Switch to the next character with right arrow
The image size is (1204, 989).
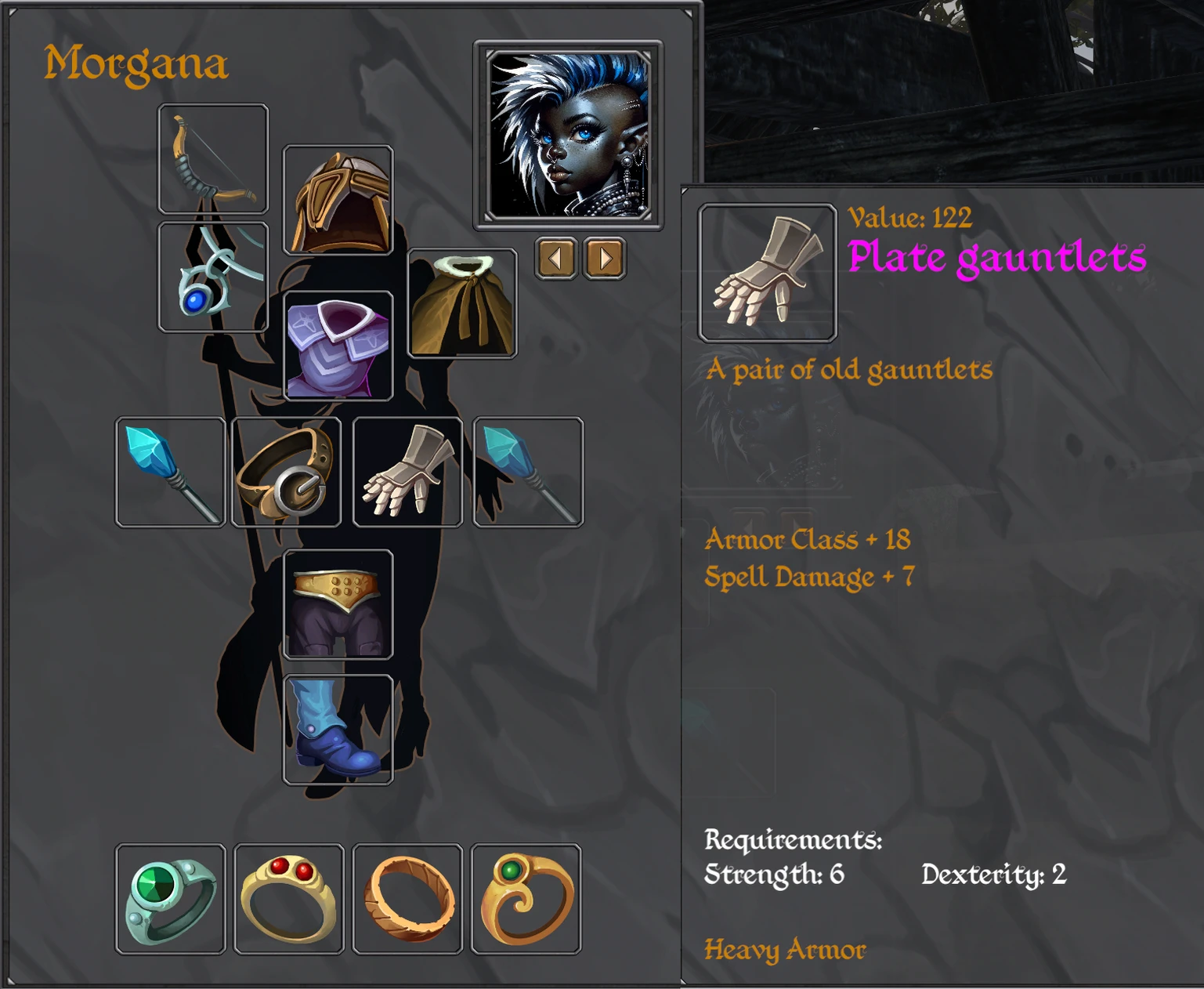coord(605,258)
